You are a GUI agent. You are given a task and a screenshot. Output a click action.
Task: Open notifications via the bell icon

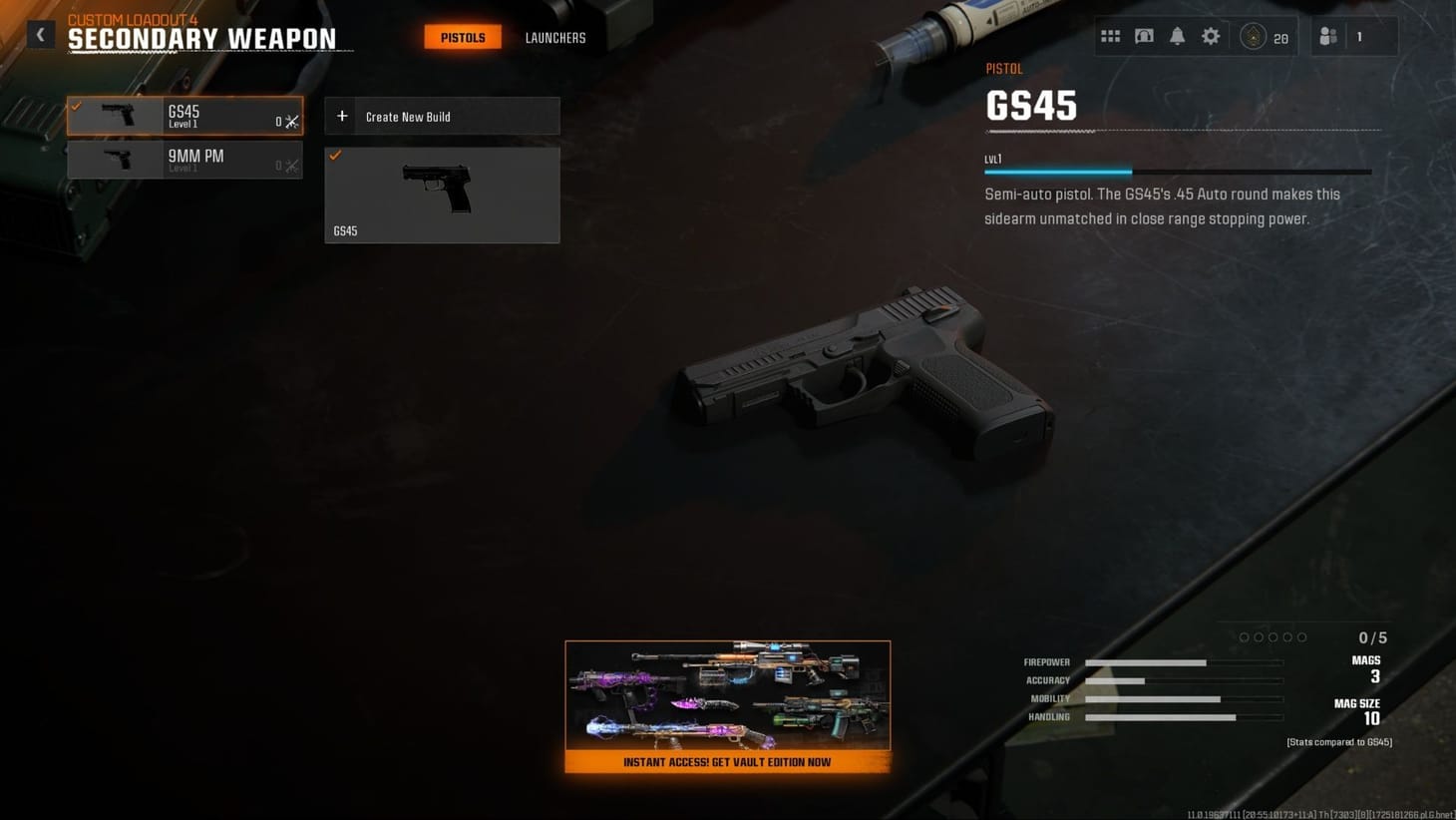pos(1177,35)
